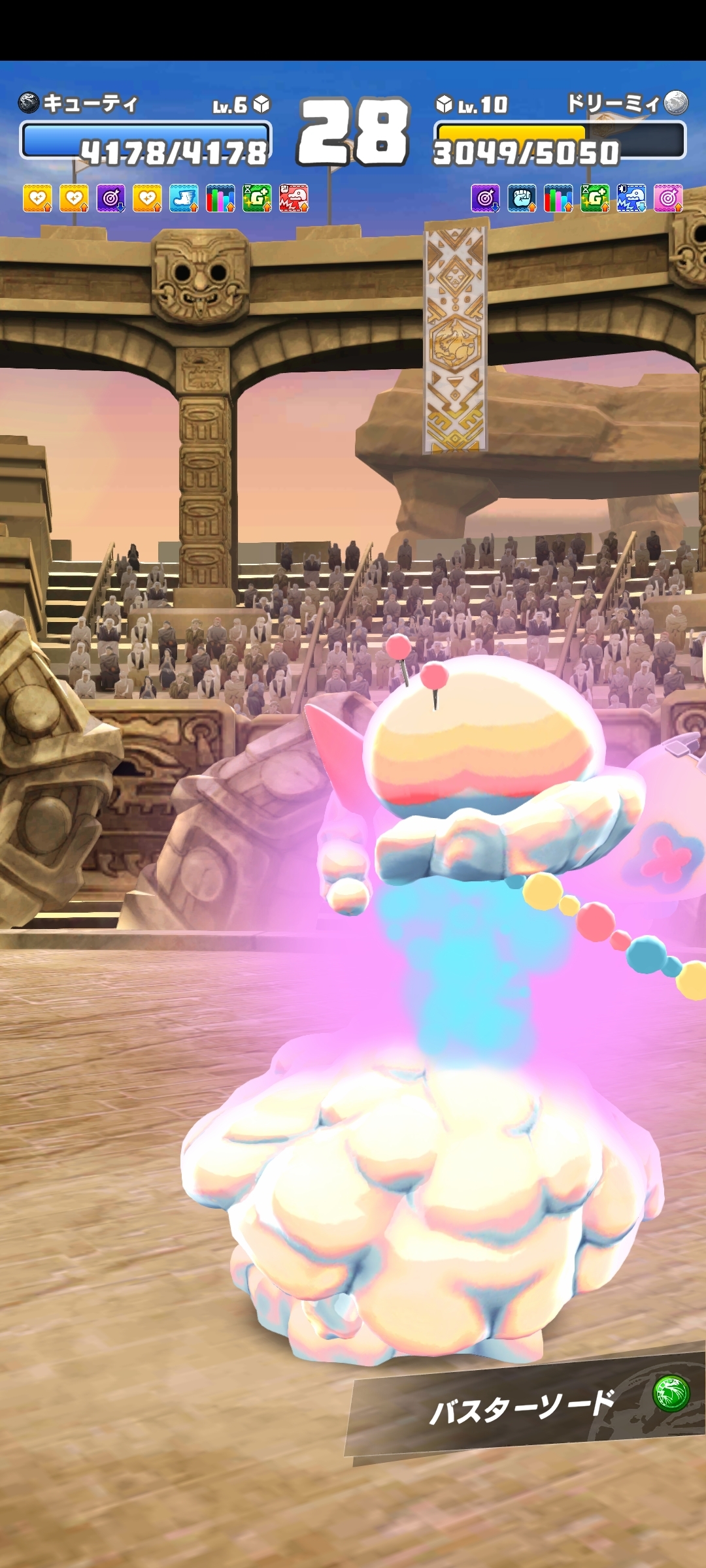706x1568 pixels.
Task: Tap ドリーミィ's purple target debuff icon
Action: (x=485, y=198)
